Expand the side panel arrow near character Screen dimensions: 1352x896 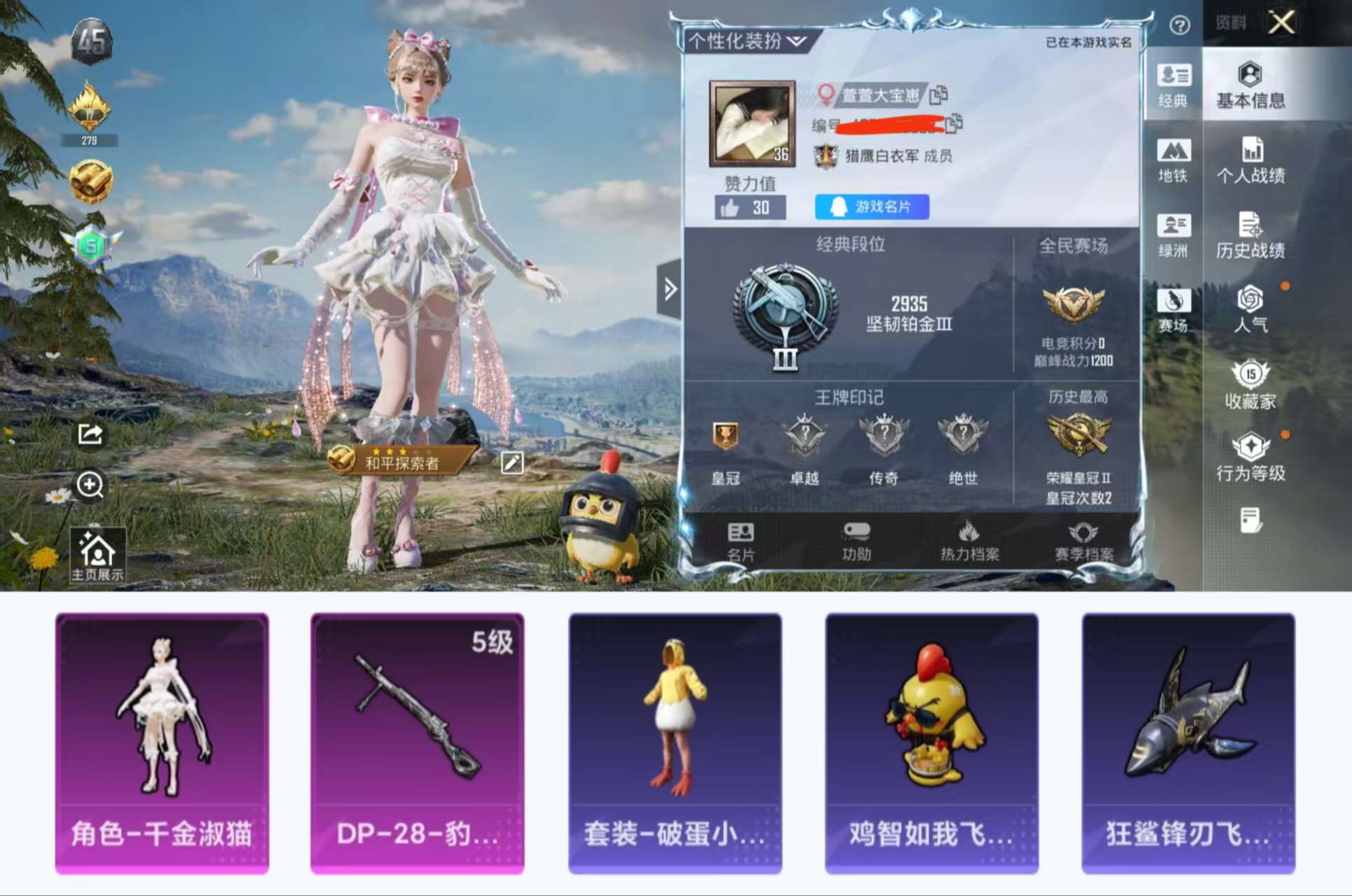671,287
